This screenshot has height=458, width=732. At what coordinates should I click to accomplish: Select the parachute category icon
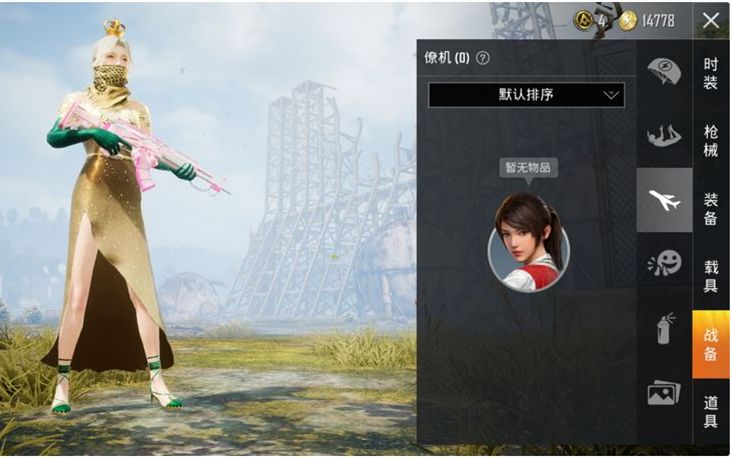pyautogui.click(x=664, y=71)
